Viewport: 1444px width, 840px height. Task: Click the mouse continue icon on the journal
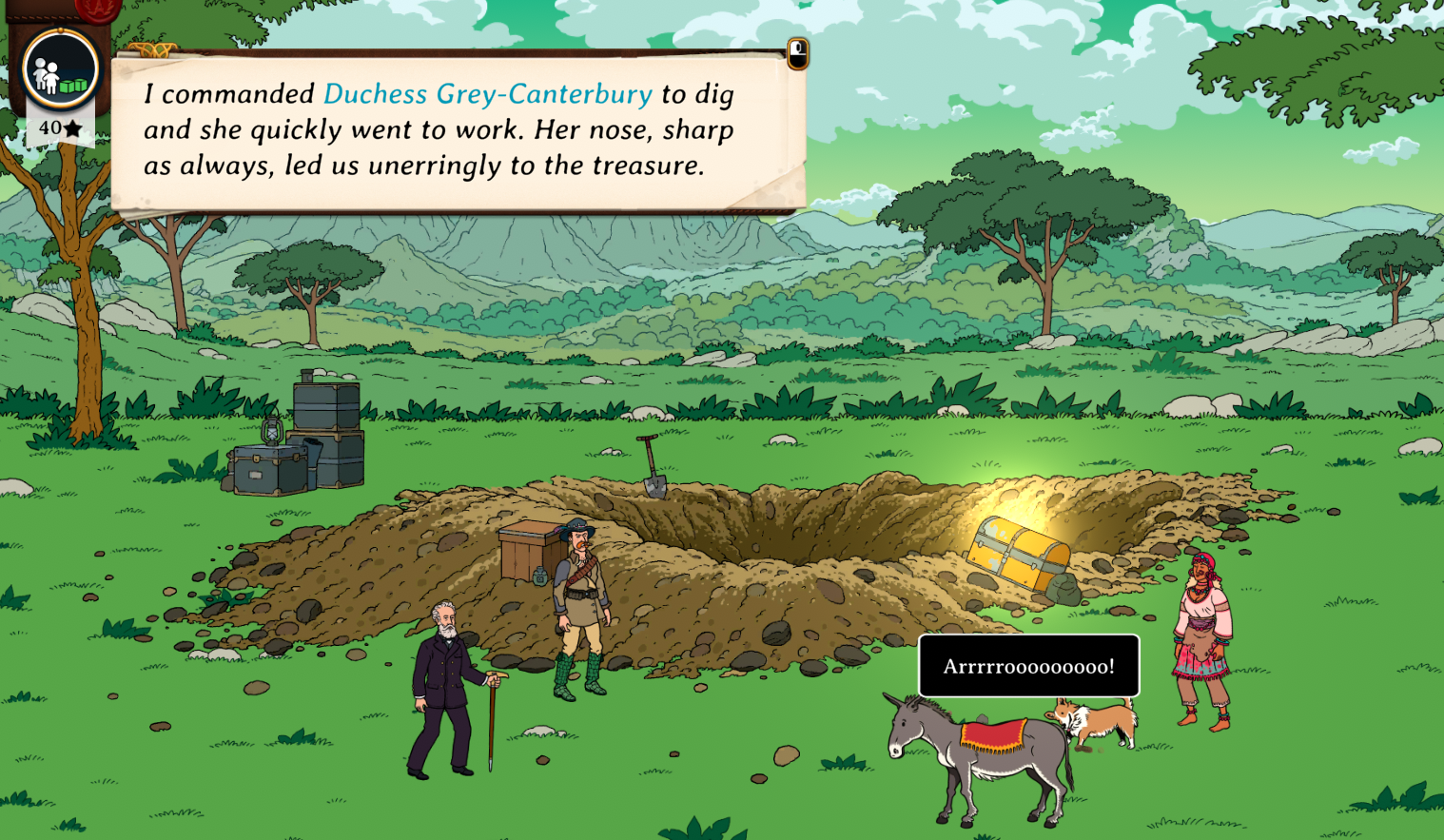tap(797, 53)
